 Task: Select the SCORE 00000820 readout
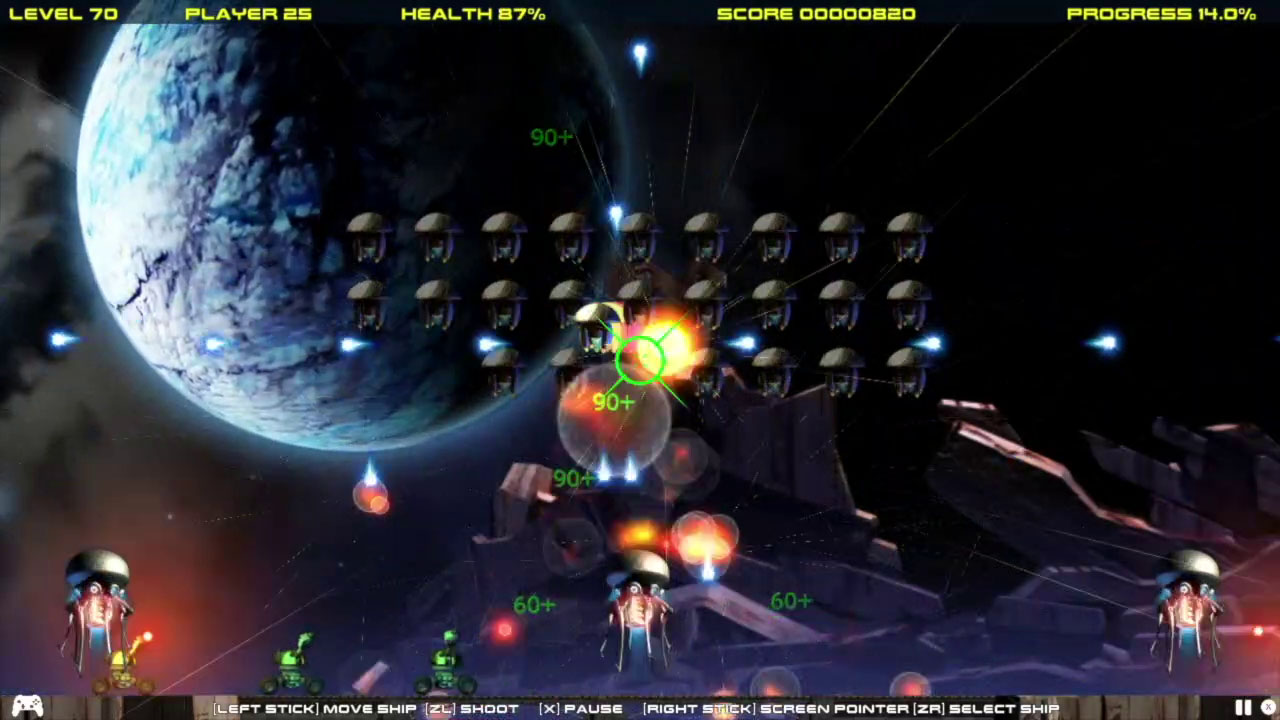[x=815, y=13]
